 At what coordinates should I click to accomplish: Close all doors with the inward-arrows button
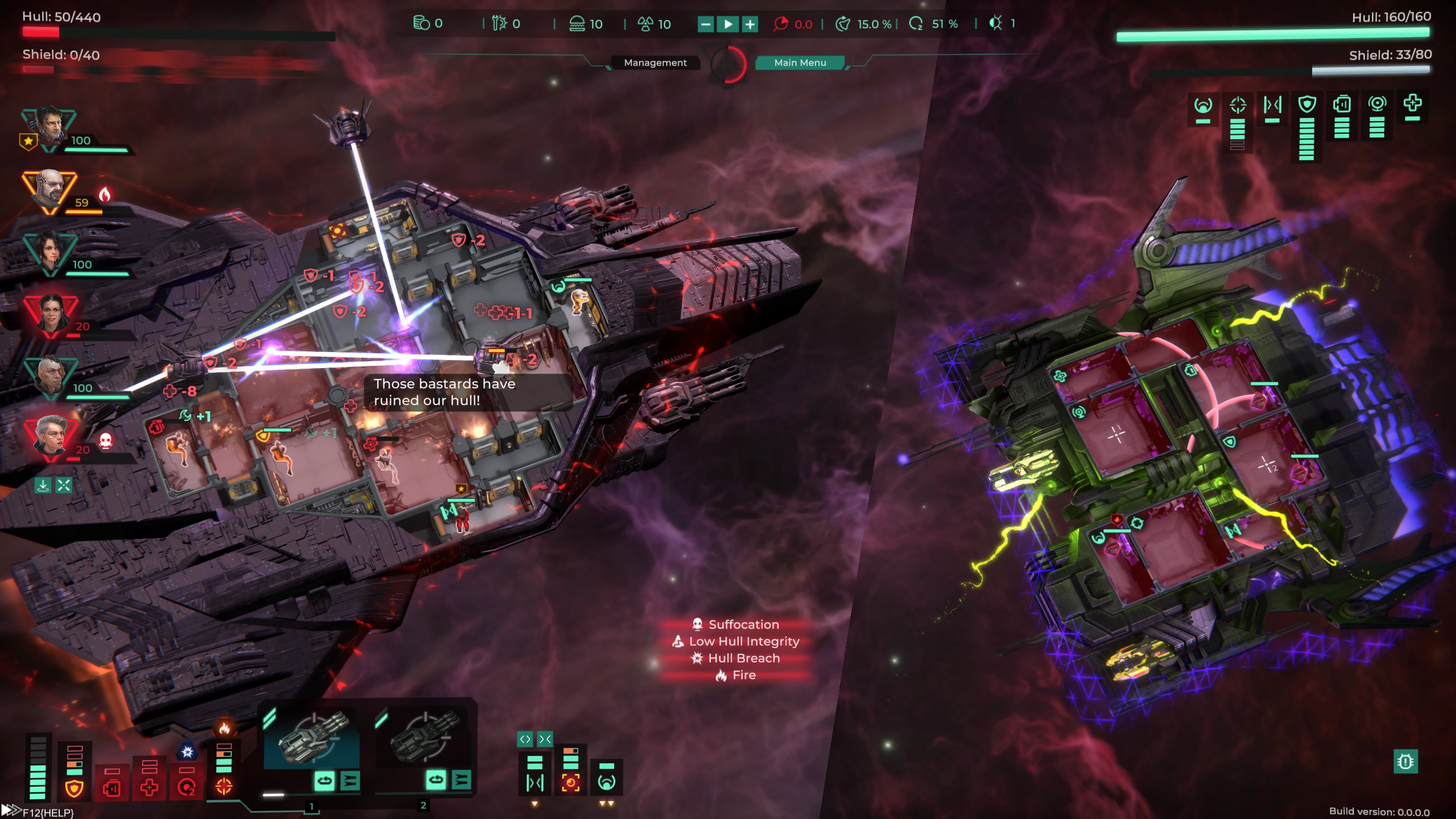[x=545, y=739]
